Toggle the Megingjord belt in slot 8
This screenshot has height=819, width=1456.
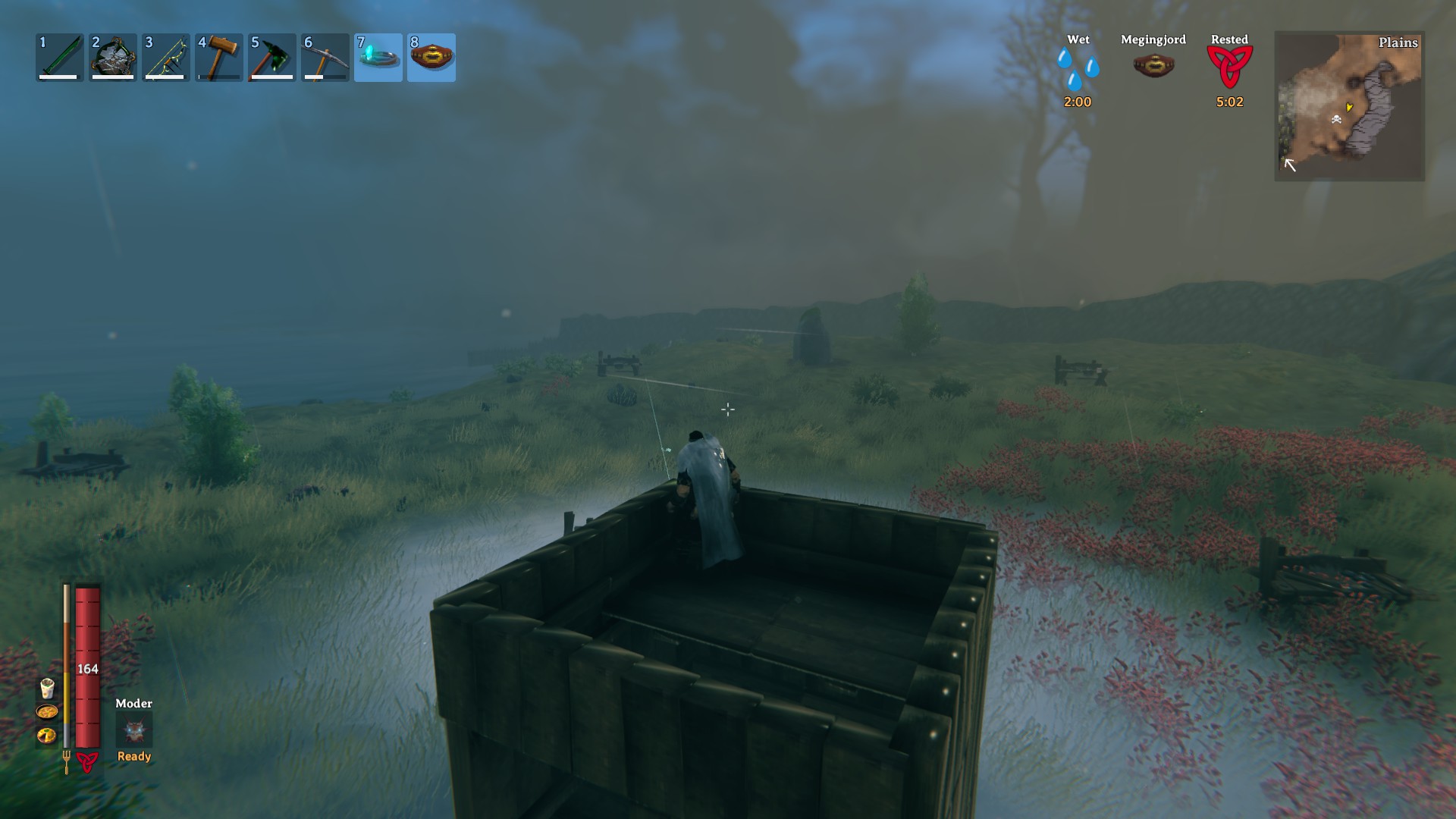pyautogui.click(x=431, y=57)
